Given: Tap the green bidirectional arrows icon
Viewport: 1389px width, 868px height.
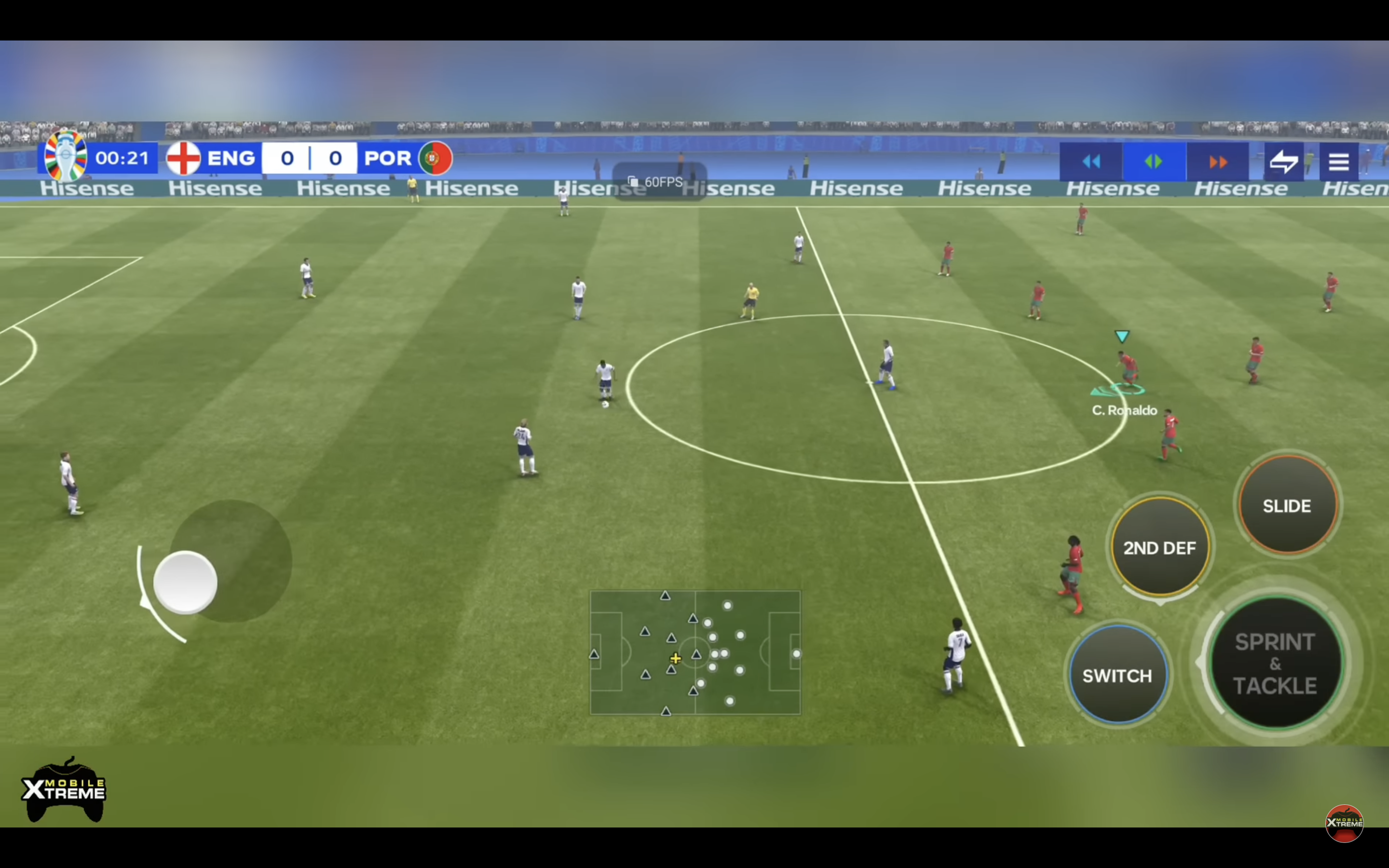Looking at the screenshot, I should coord(1155,162).
